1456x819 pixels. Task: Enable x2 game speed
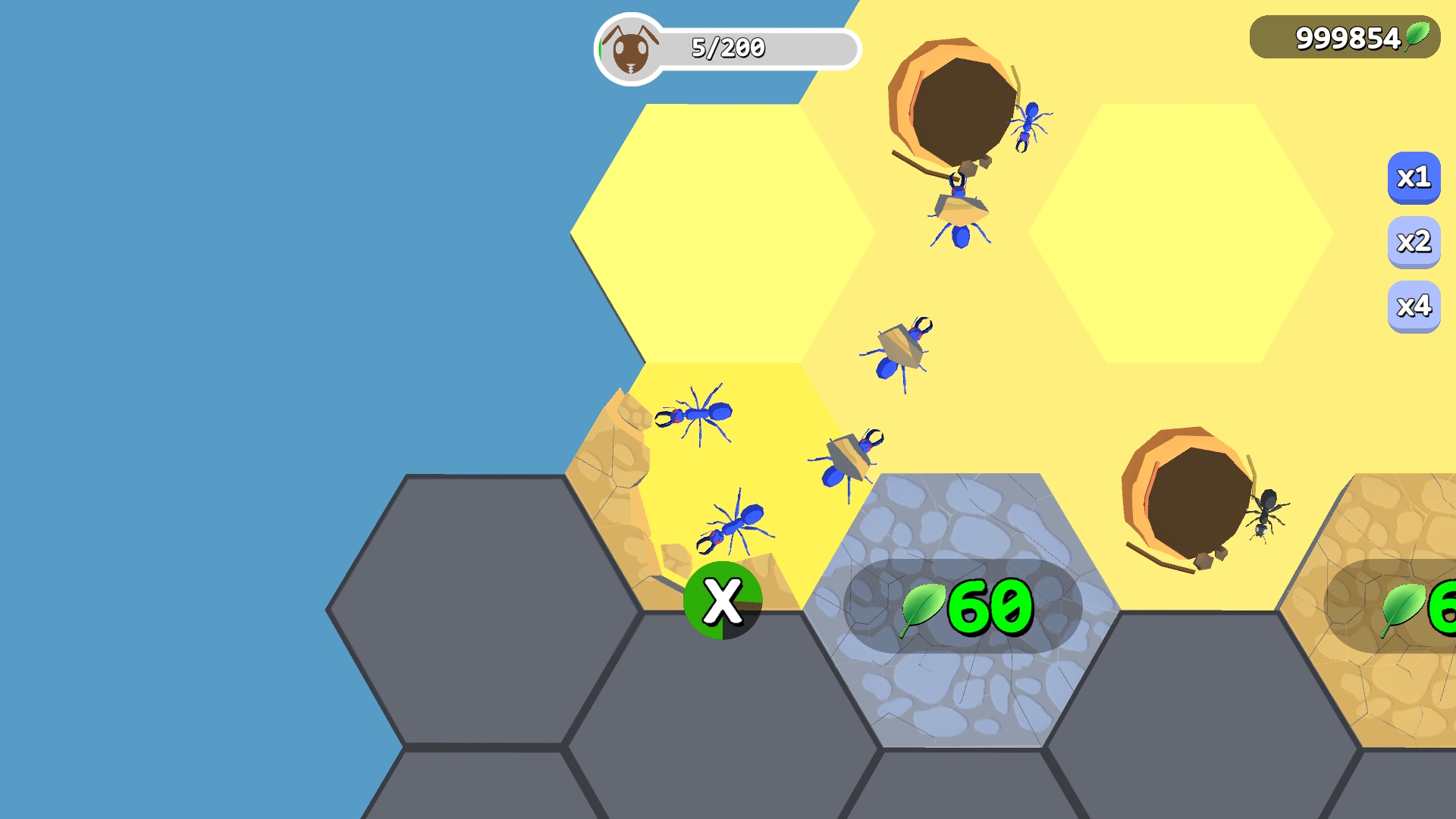pyautogui.click(x=1414, y=243)
